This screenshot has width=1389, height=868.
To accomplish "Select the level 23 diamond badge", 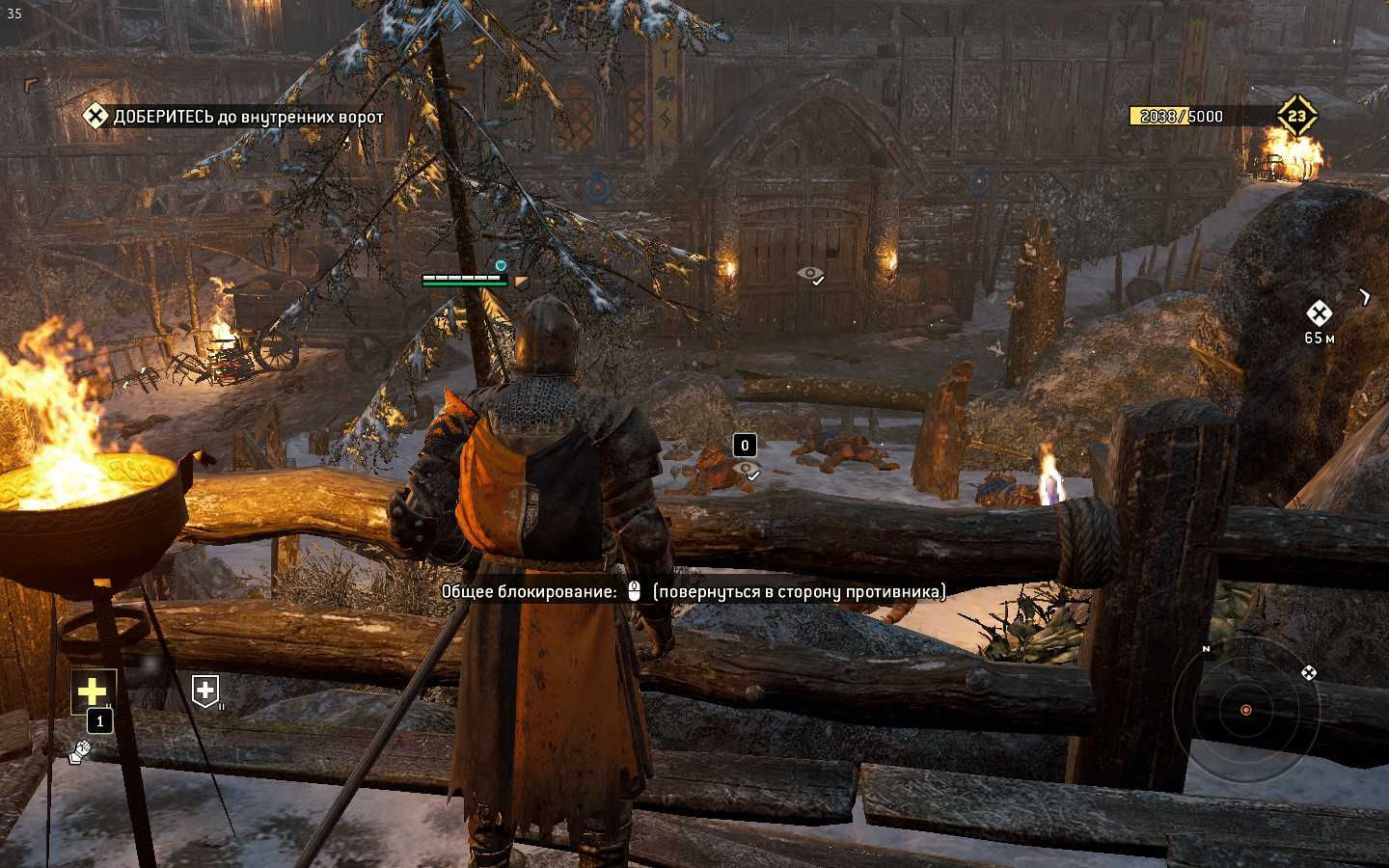I will pos(1296,116).
